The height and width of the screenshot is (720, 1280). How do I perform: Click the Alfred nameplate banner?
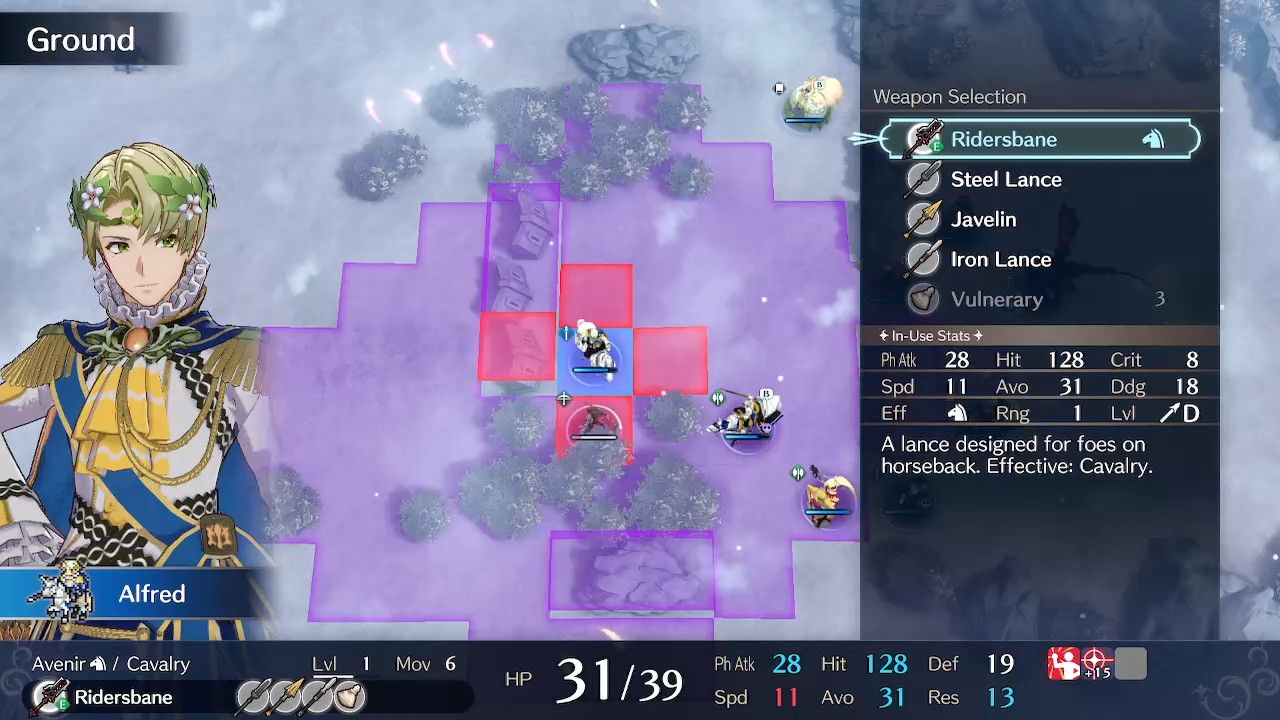tap(151, 594)
